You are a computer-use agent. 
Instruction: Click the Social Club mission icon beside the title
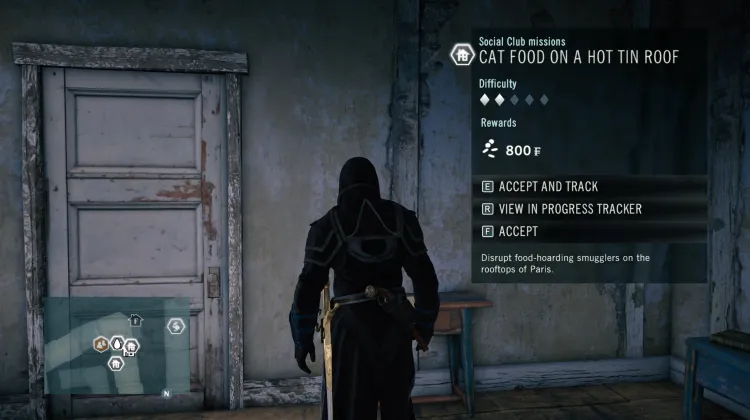tap(462, 54)
